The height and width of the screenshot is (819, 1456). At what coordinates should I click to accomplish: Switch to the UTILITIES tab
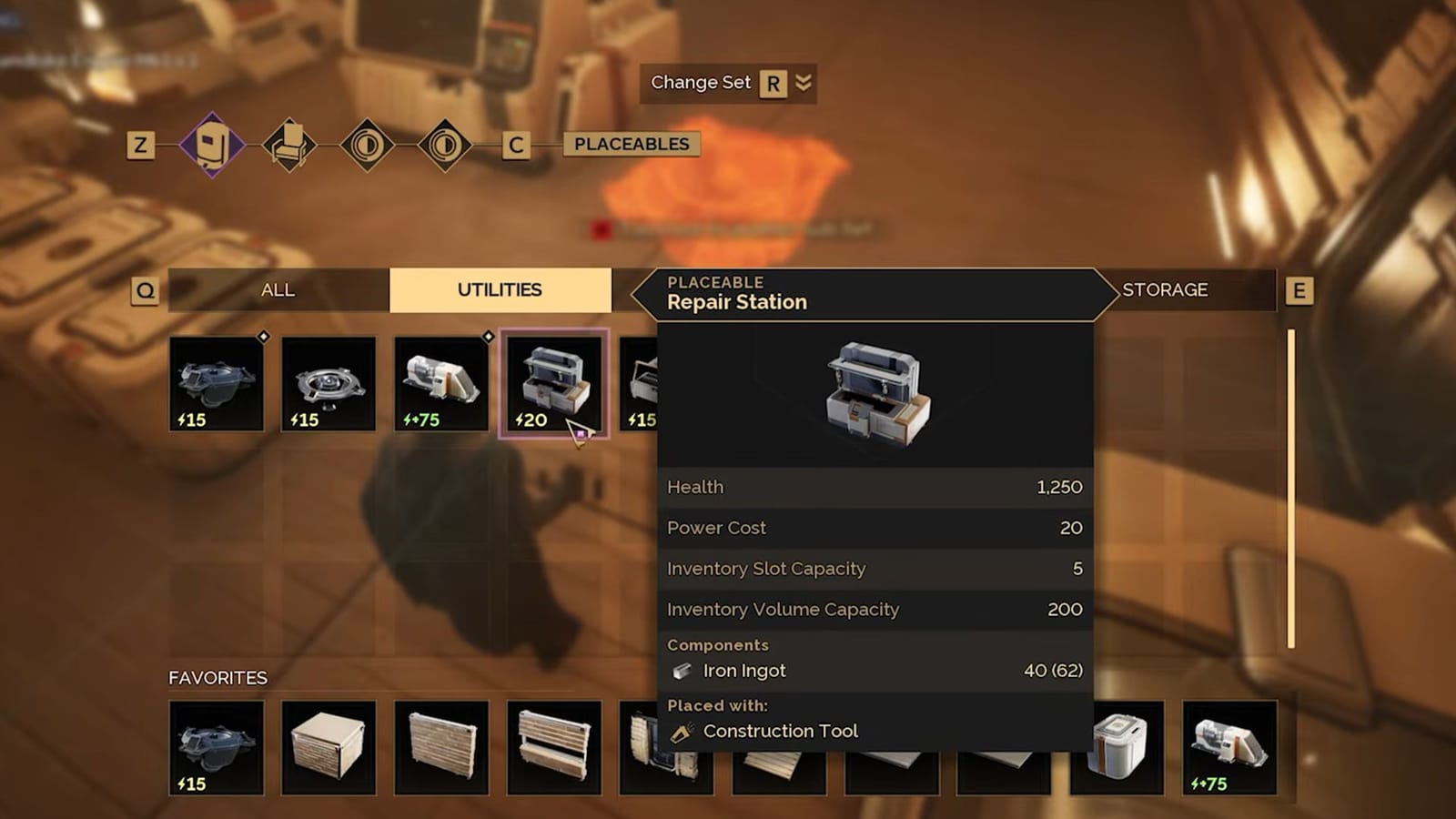tap(500, 289)
